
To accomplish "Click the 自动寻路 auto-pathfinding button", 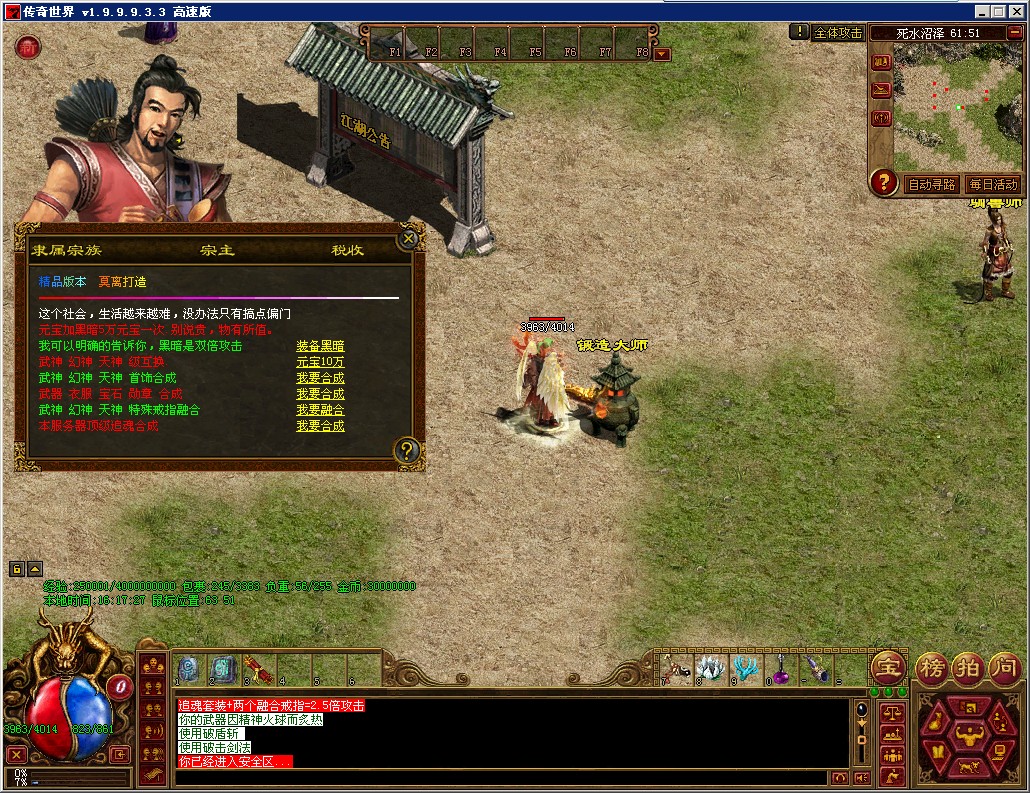I will pyautogui.click(x=932, y=184).
